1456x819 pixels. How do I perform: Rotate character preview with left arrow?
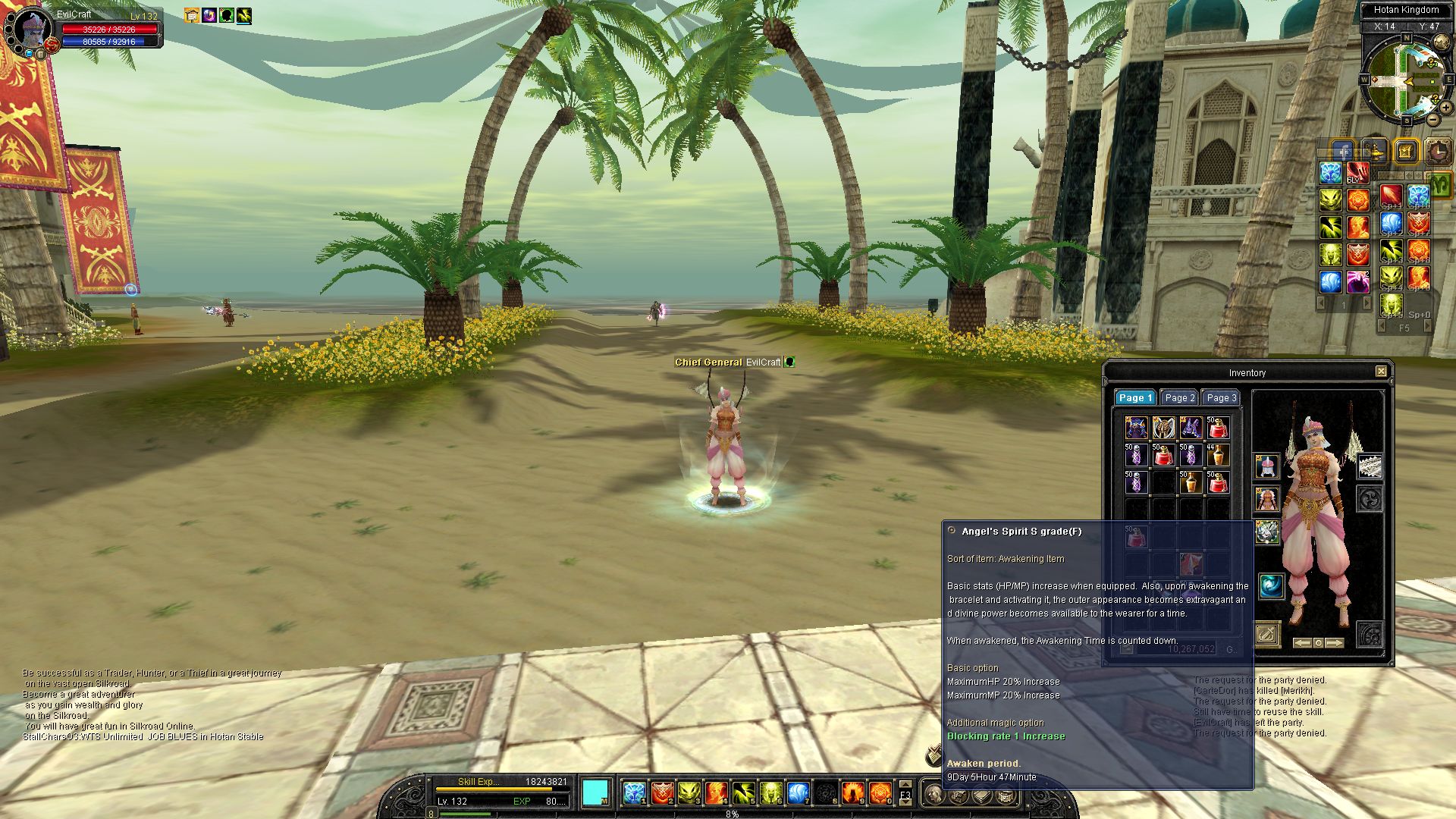[x=1301, y=643]
